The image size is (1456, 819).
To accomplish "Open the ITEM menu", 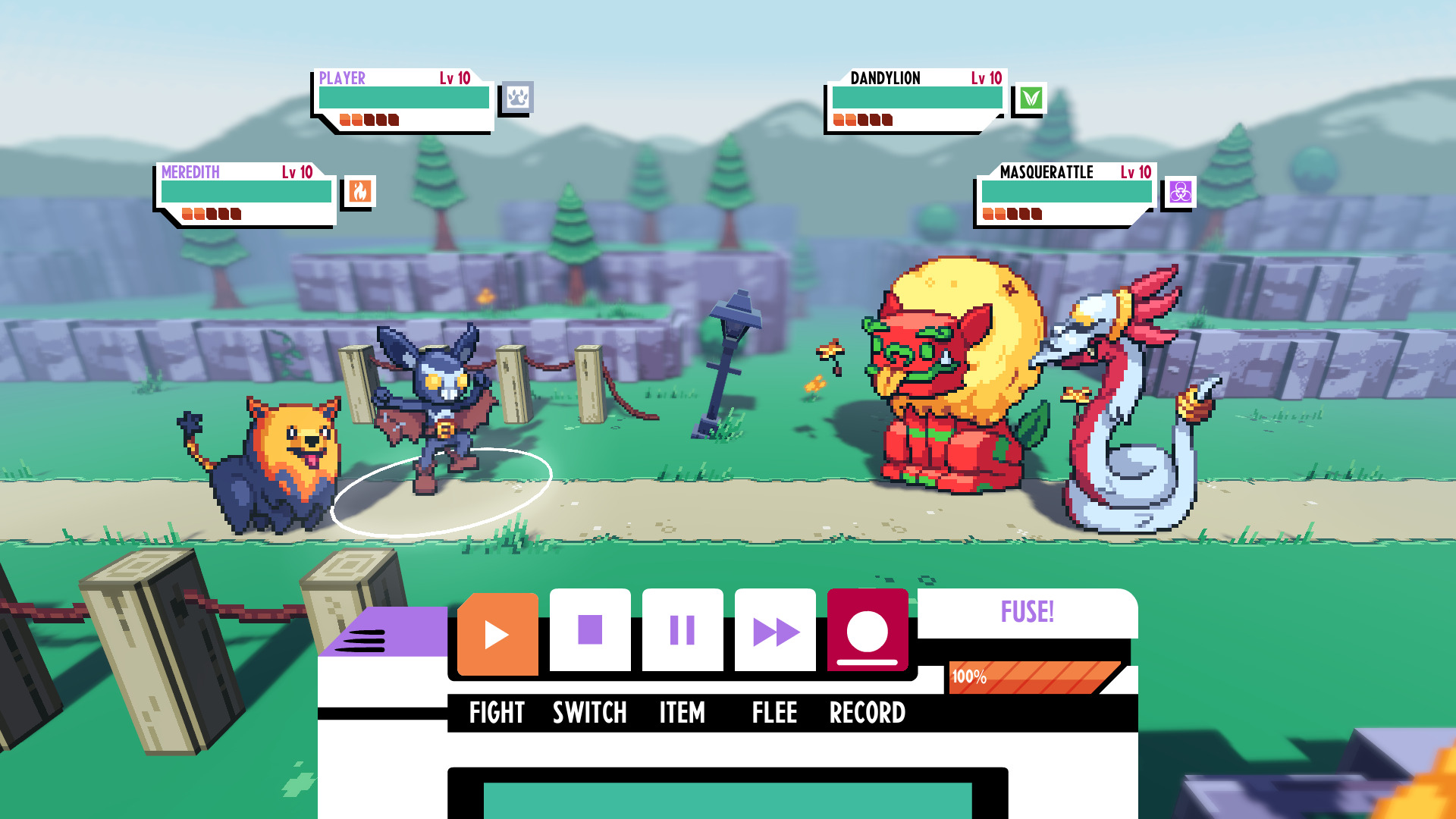I will tap(680, 713).
